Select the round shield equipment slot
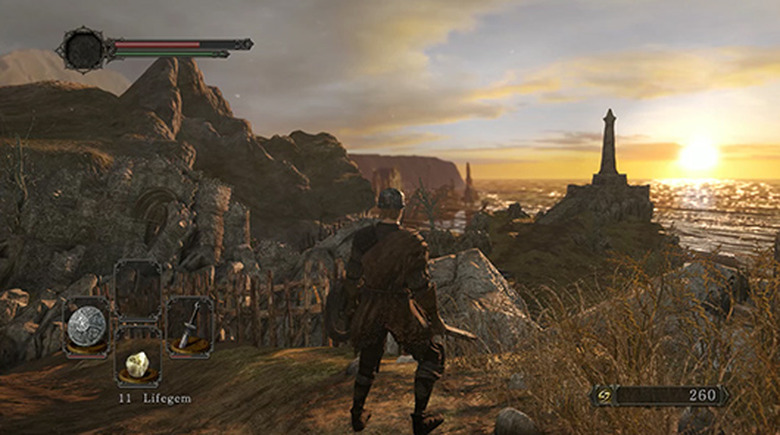 point(87,326)
